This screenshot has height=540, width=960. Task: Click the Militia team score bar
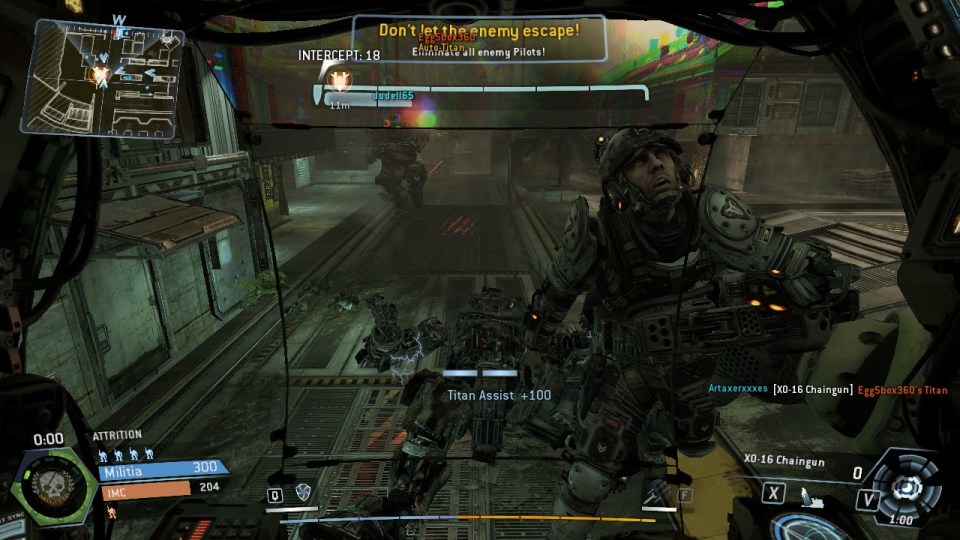163,467
